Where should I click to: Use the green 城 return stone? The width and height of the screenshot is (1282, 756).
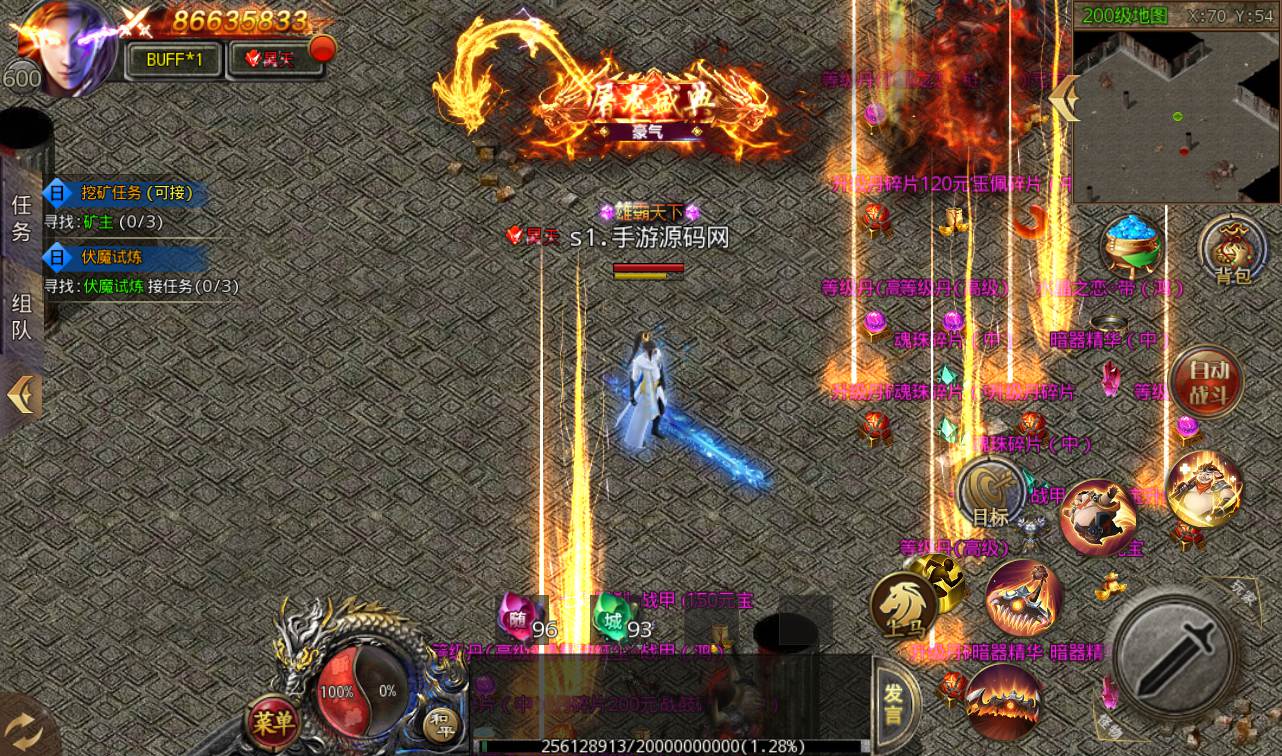pyautogui.click(x=612, y=617)
